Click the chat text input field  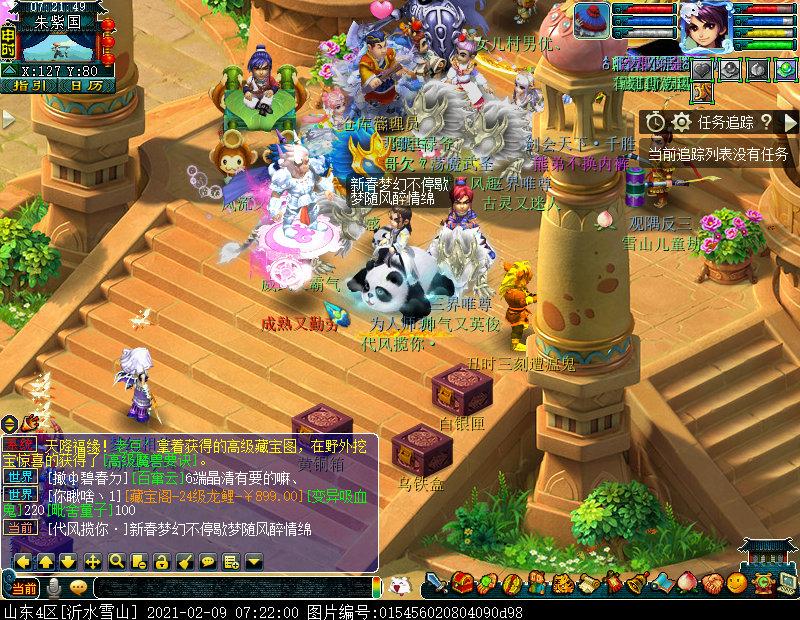[x=230, y=588]
